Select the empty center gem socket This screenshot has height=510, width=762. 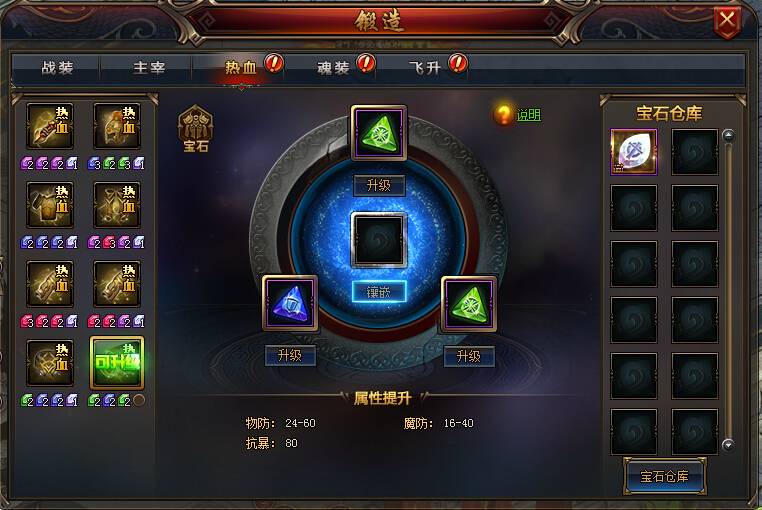coord(379,239)
